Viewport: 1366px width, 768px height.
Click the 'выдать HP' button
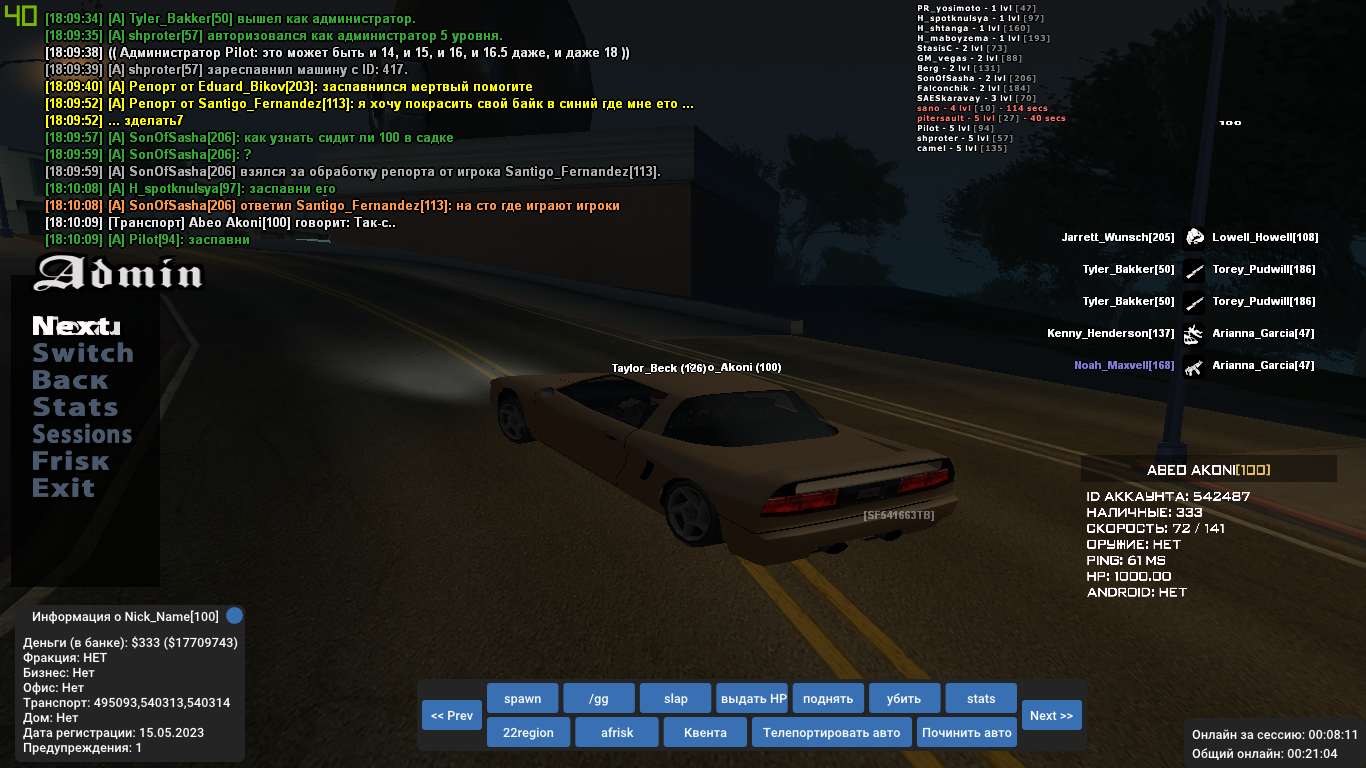(x=752, y=699)
